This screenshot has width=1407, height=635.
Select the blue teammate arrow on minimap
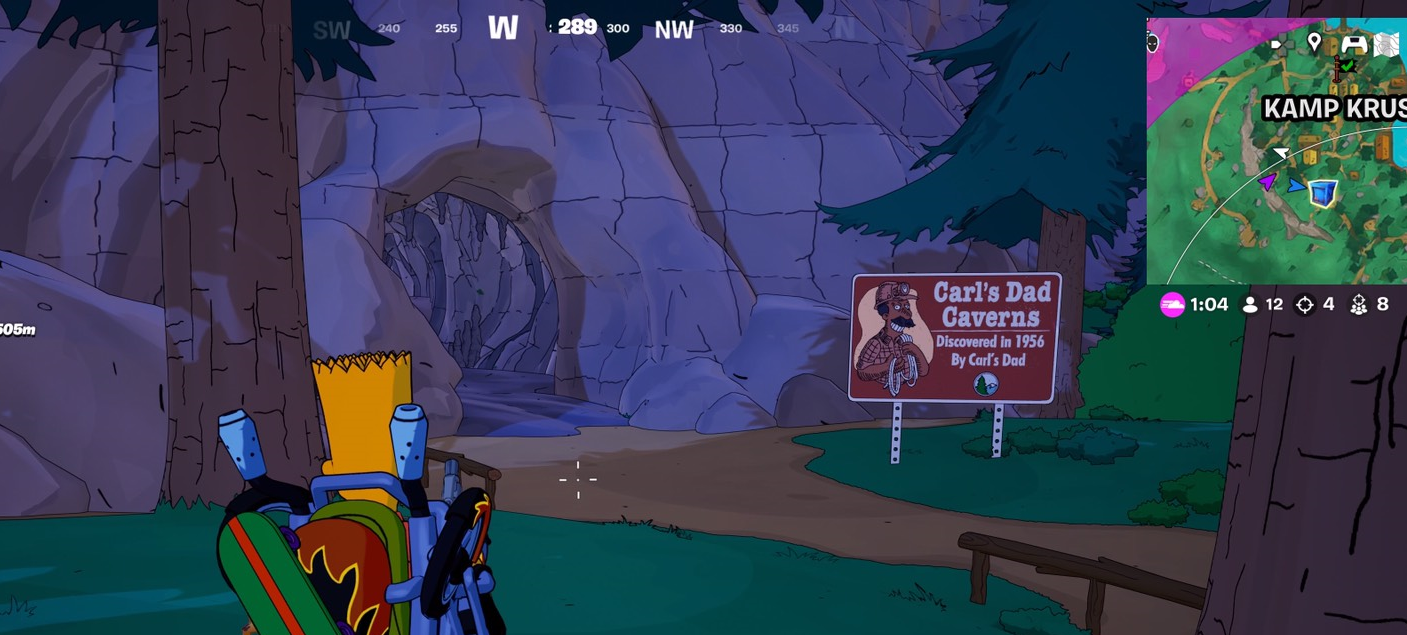[x=1296, y=186]
